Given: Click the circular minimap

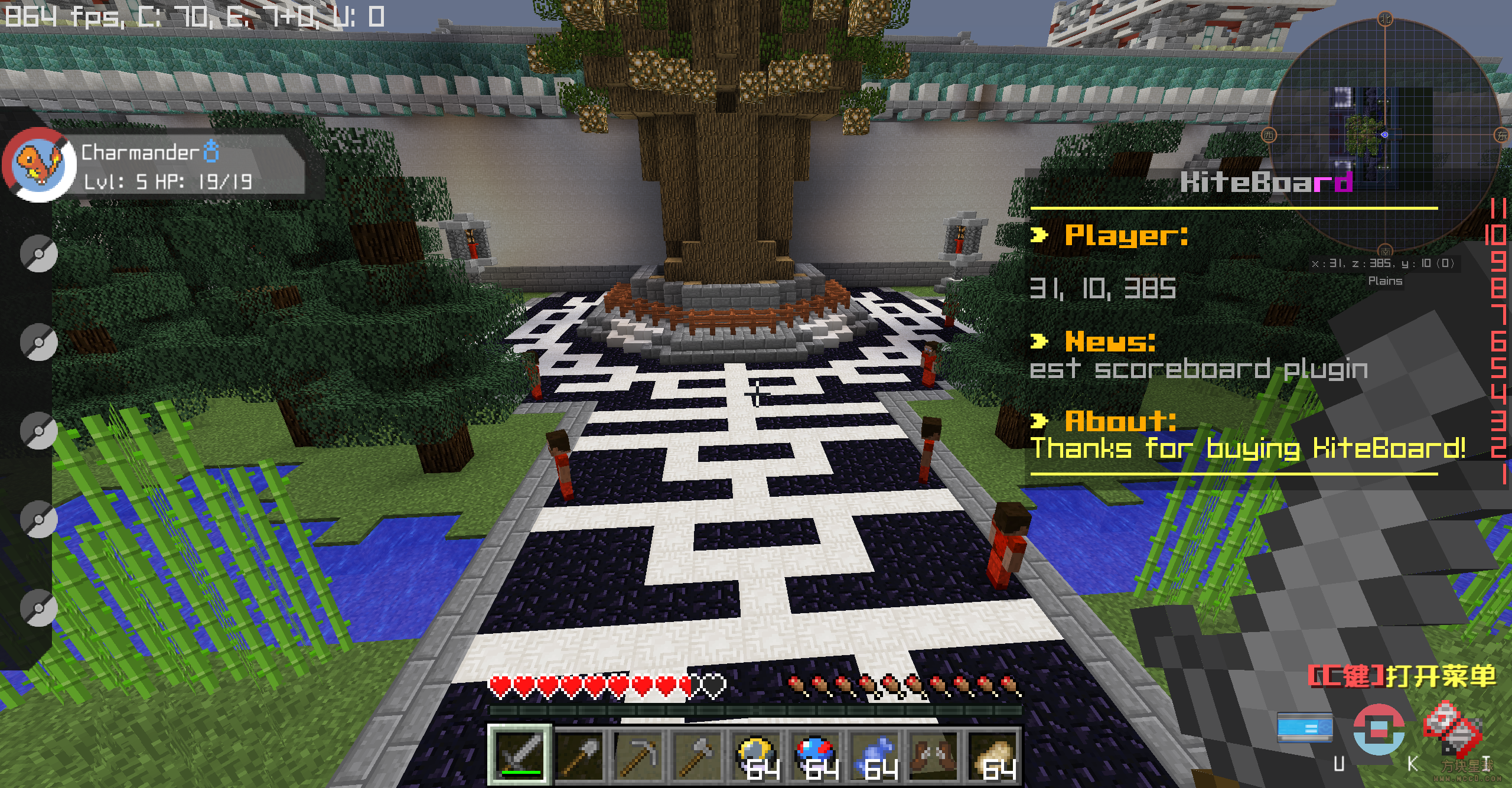Looking at the screenshot, I should click(1384, 136).
